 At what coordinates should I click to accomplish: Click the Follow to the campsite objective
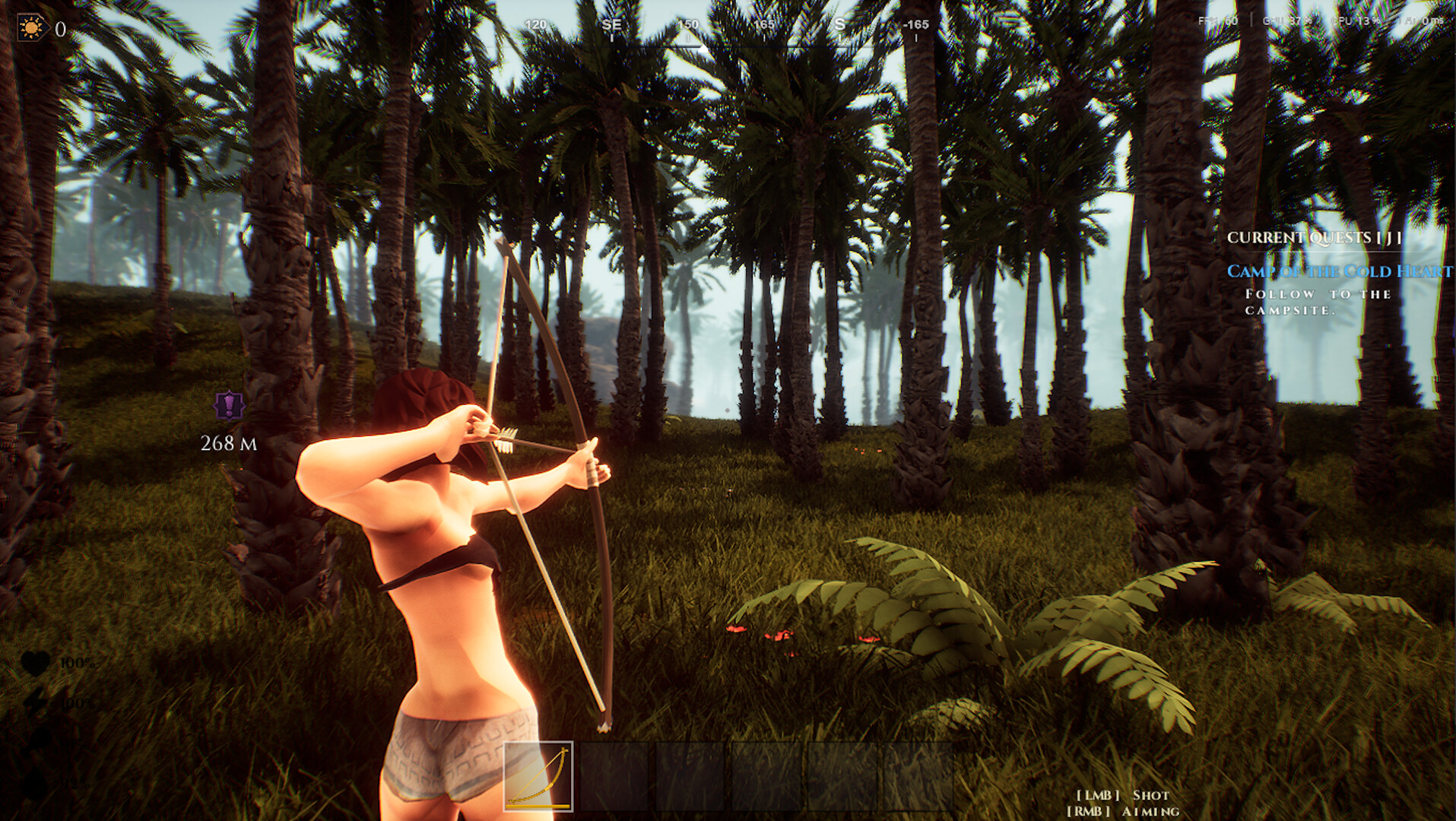[1316, 302]
